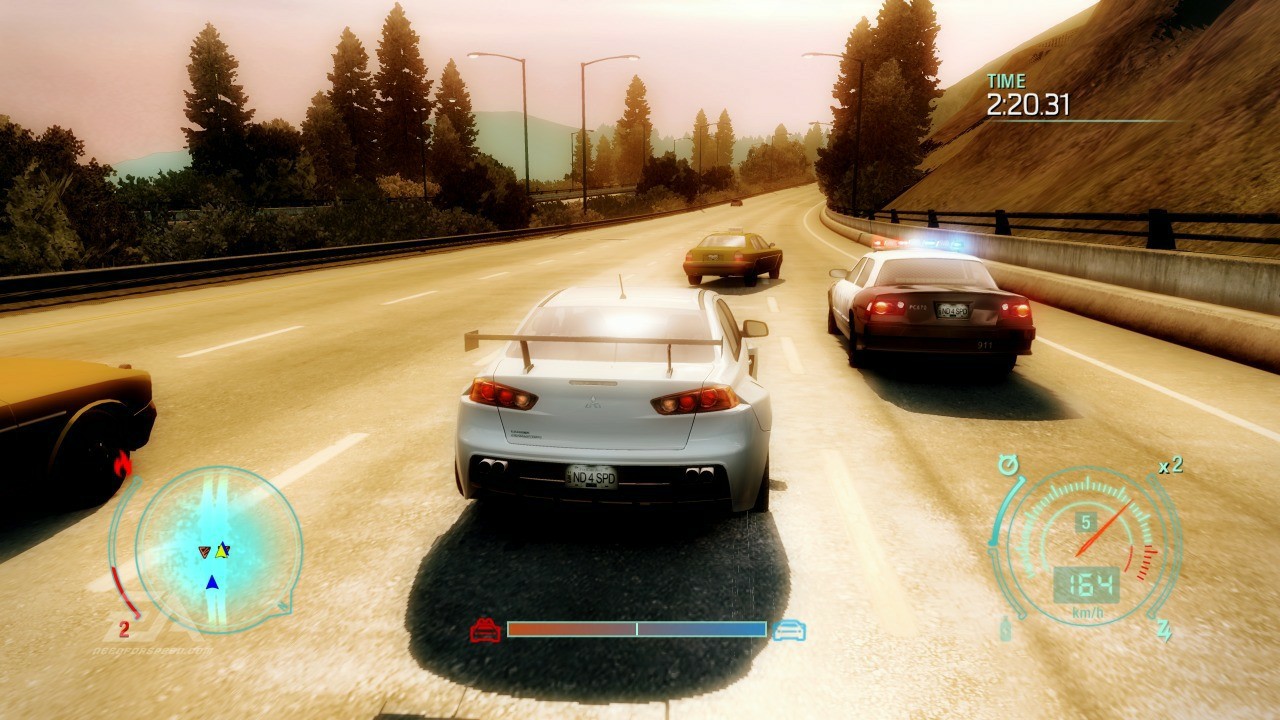Click the x2 score multiplier icon
The width and height of the screenshot is (1280, 720).
[1169, 466]
